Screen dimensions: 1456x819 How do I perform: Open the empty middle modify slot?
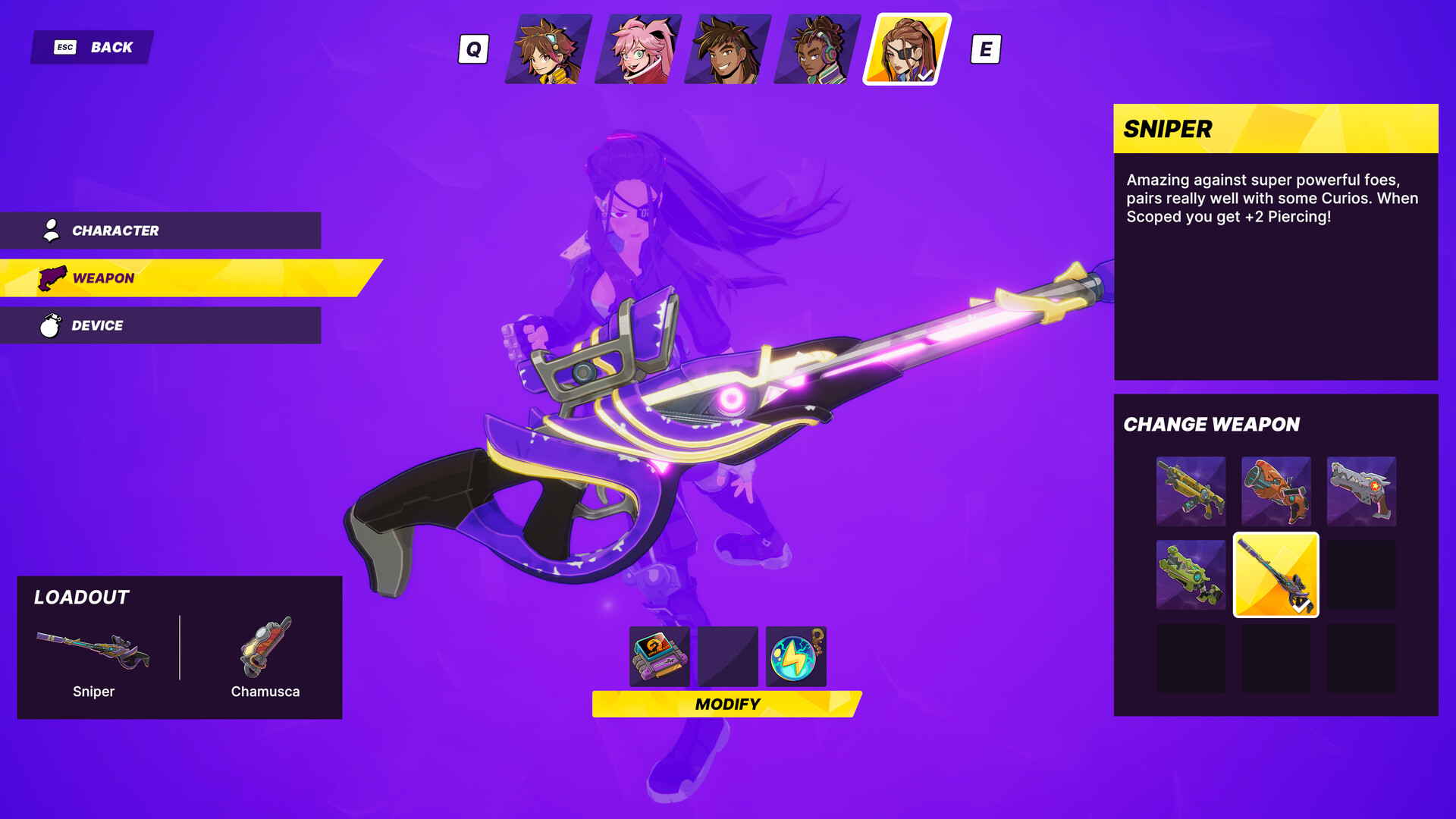click(x=728, y=657)
